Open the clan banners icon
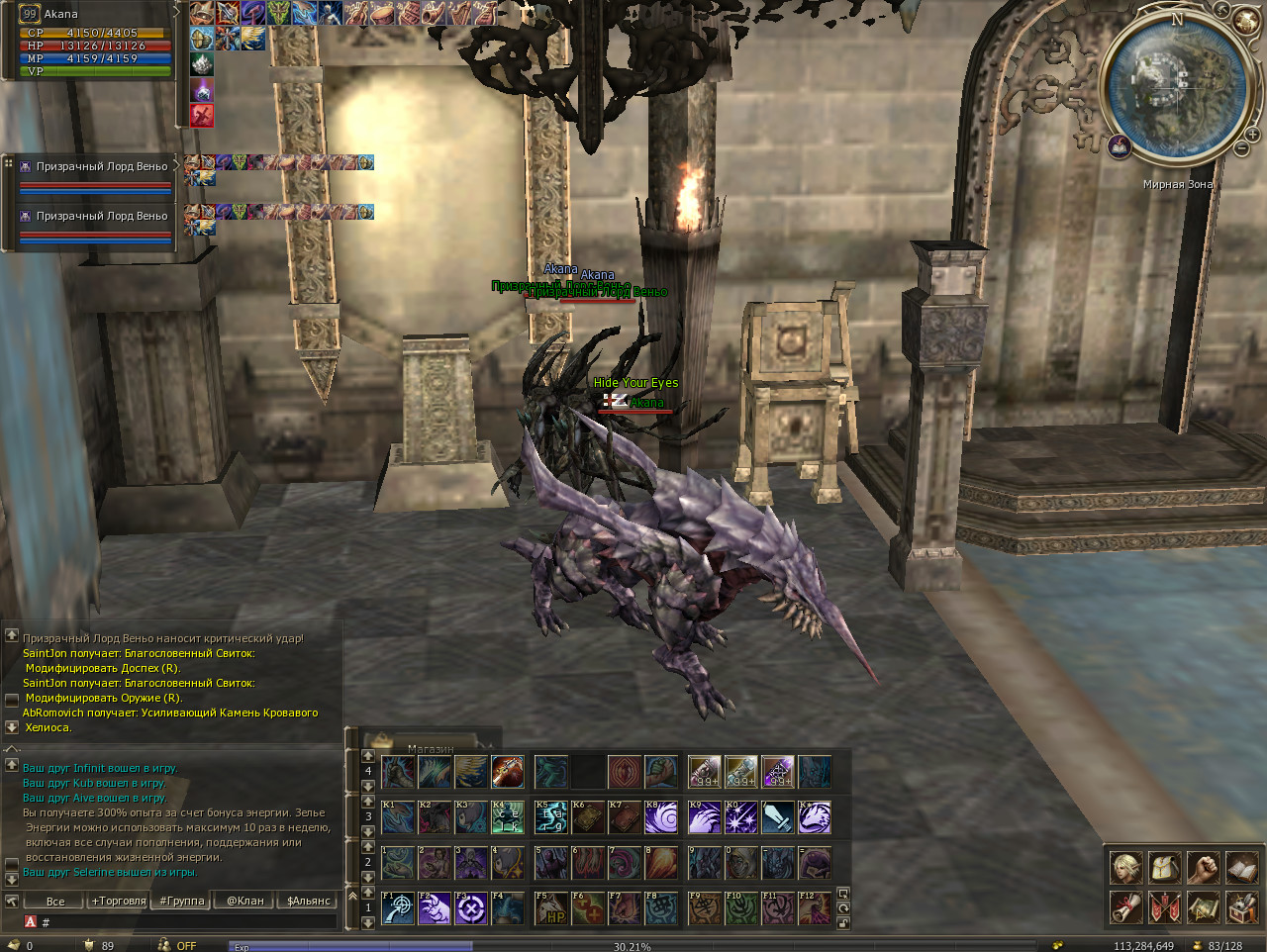The image size is (1267, 952). click(1164, 906)
